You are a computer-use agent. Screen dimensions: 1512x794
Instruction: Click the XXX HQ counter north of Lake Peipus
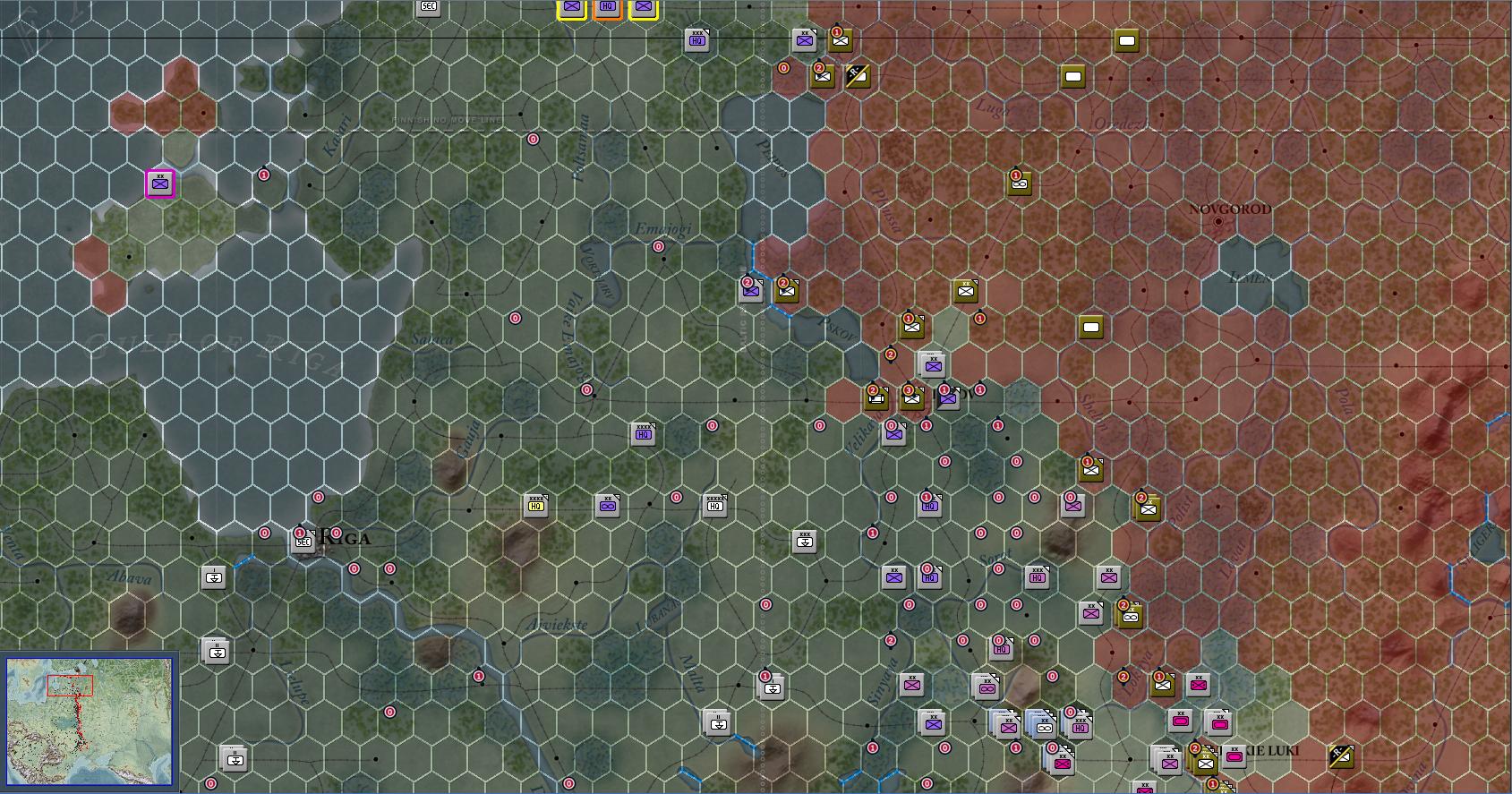tap(697, 39)
